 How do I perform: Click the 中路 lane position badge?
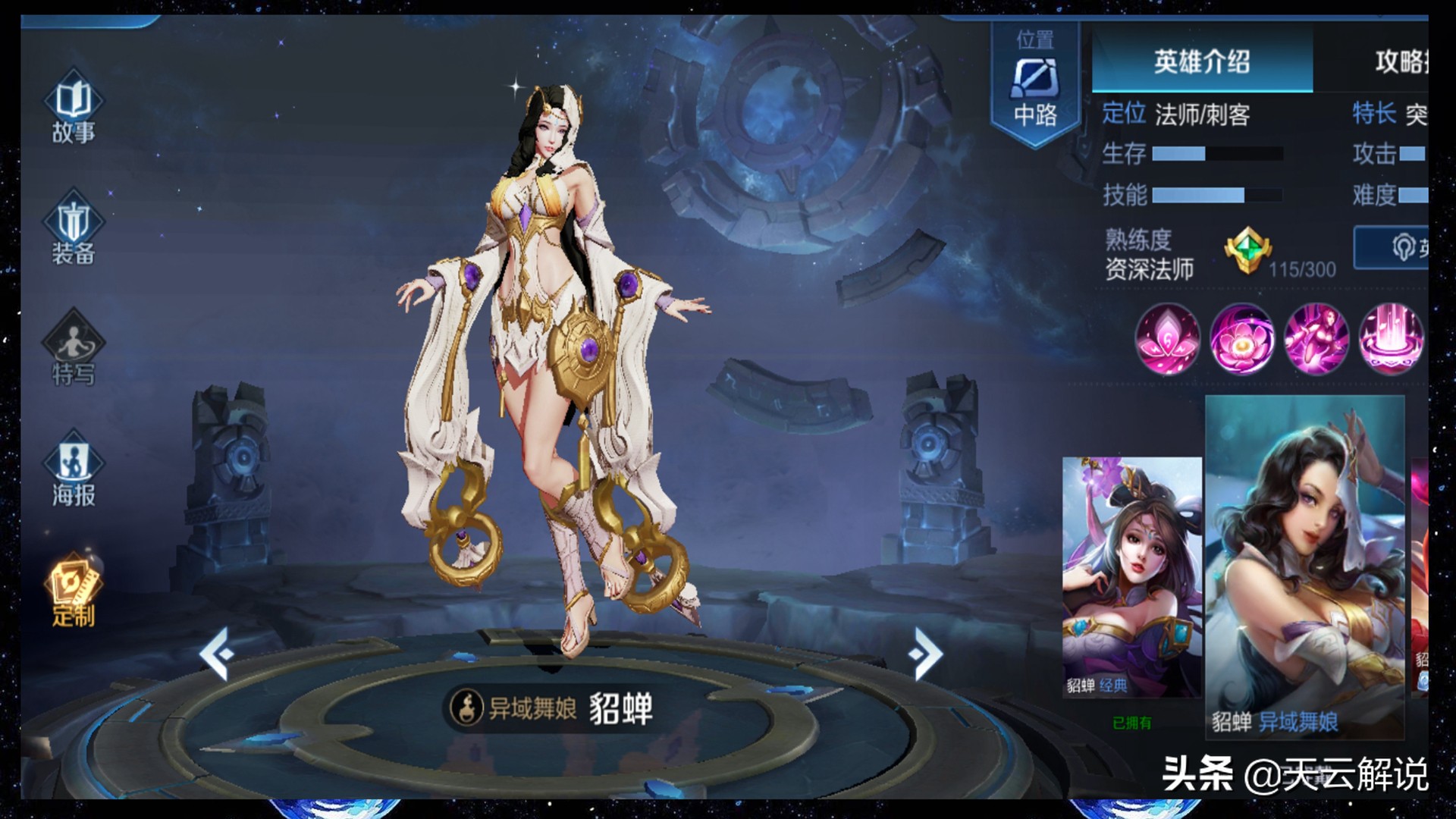(x=1035, y=83)
